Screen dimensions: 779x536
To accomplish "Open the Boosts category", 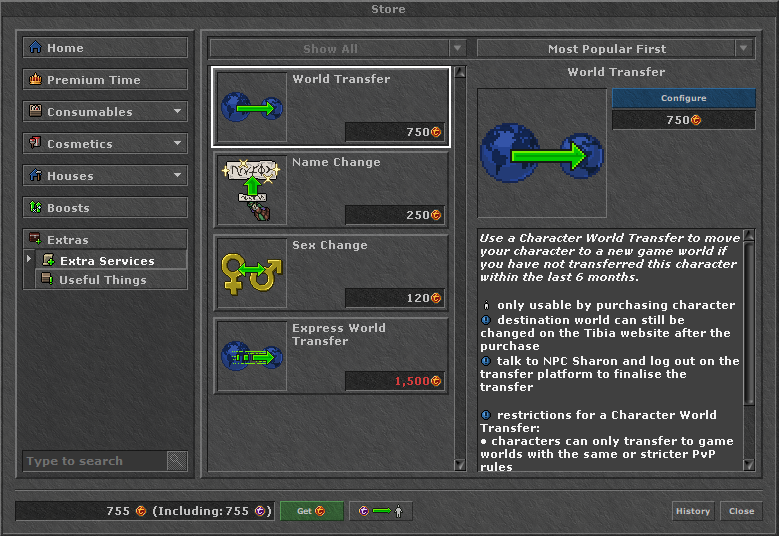I will click(x=105, y=208).
